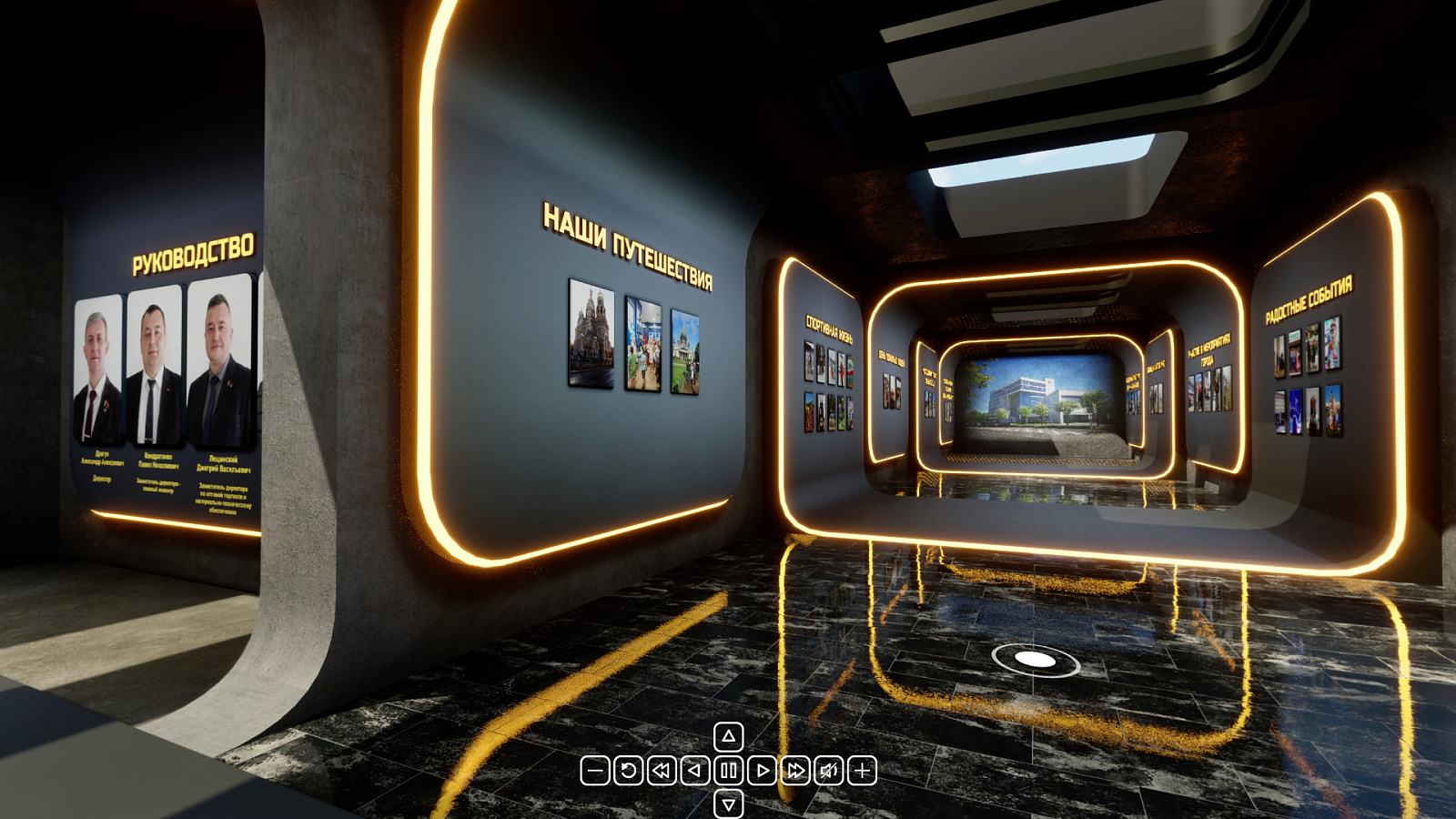Rotate view right with the single right arrow
The height and width of the screenshot is (819, 1456).
762,771
